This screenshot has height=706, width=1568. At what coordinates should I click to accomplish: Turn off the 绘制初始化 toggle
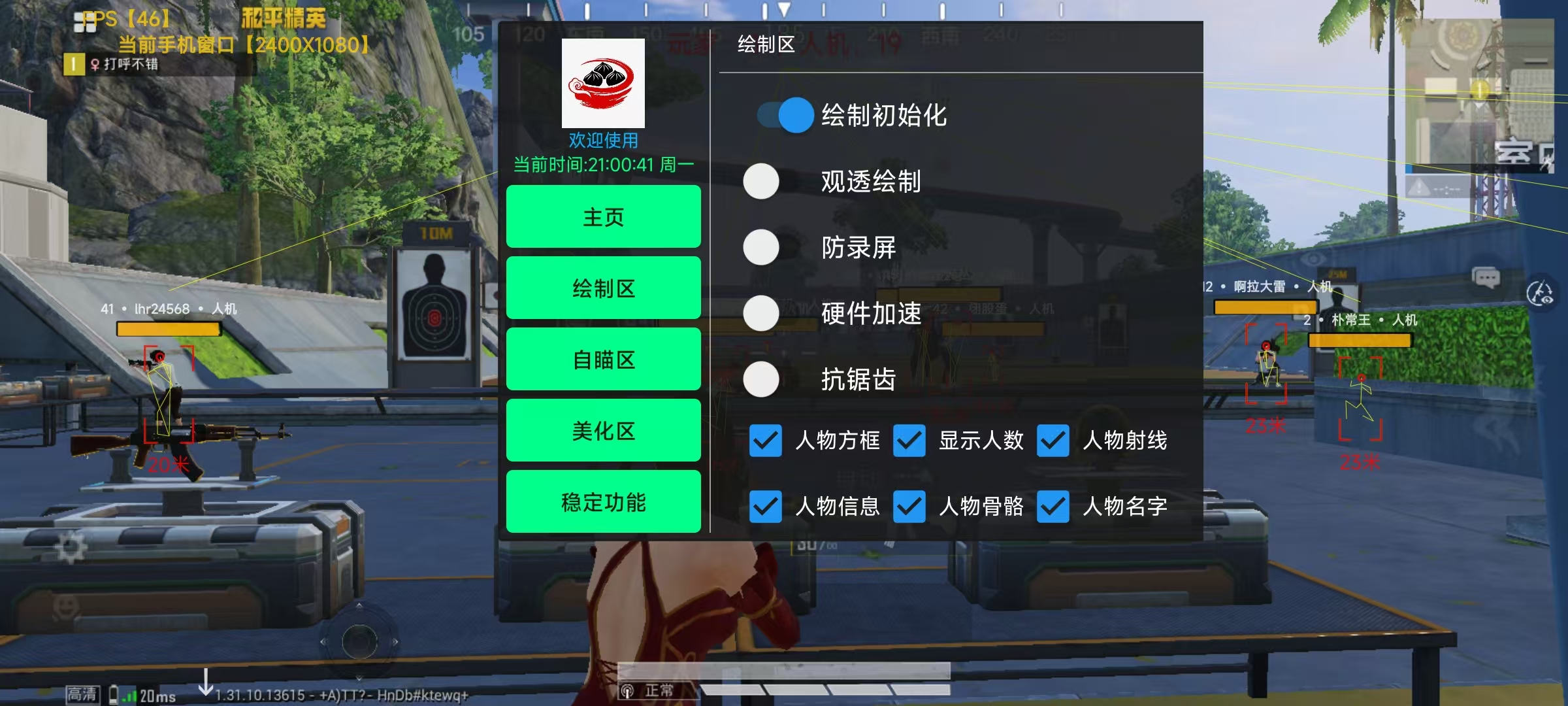pos(786,115)
